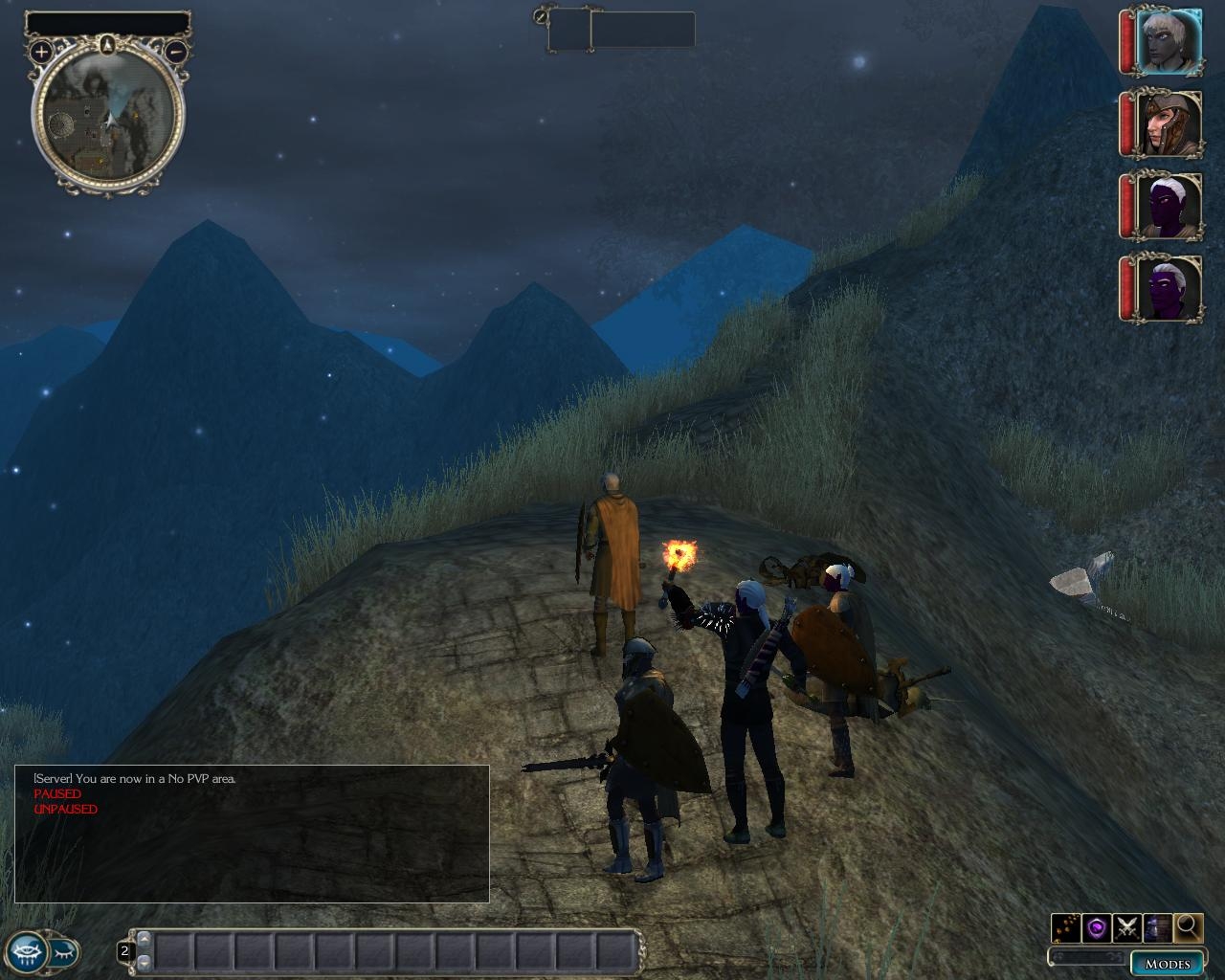Select the helmeted woman party portrait

click(x=1168, y=124)
